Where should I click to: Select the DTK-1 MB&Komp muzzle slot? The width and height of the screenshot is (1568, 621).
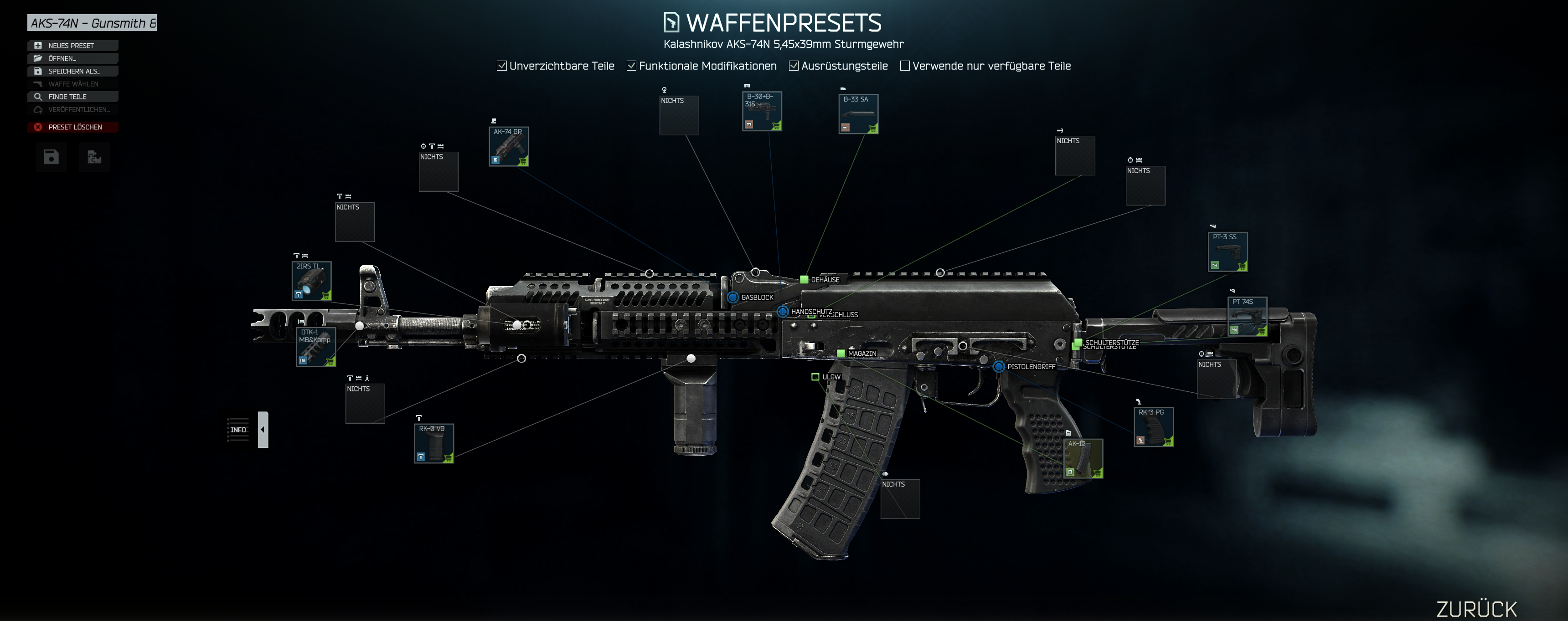[316, 347]
